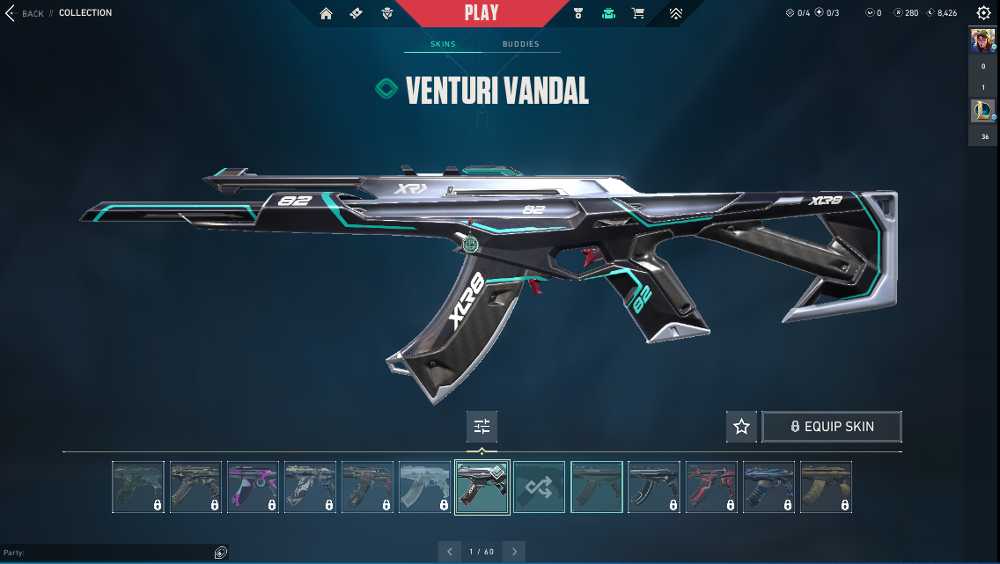Go to the previous skin page arrow

click(x=450, y=551)
